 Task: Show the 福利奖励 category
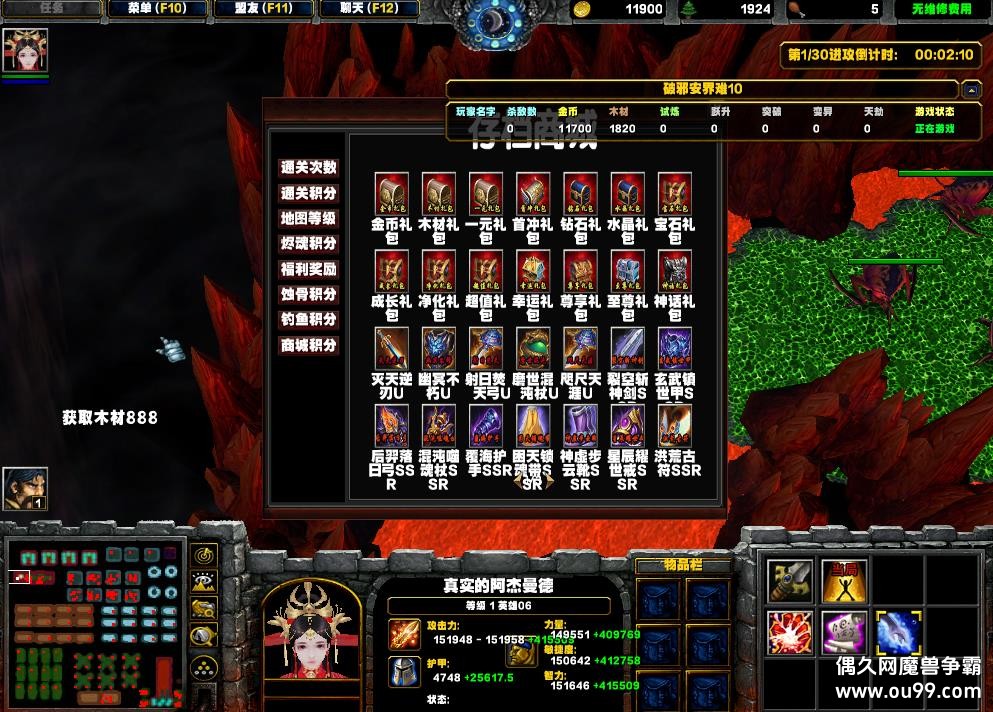308,269
